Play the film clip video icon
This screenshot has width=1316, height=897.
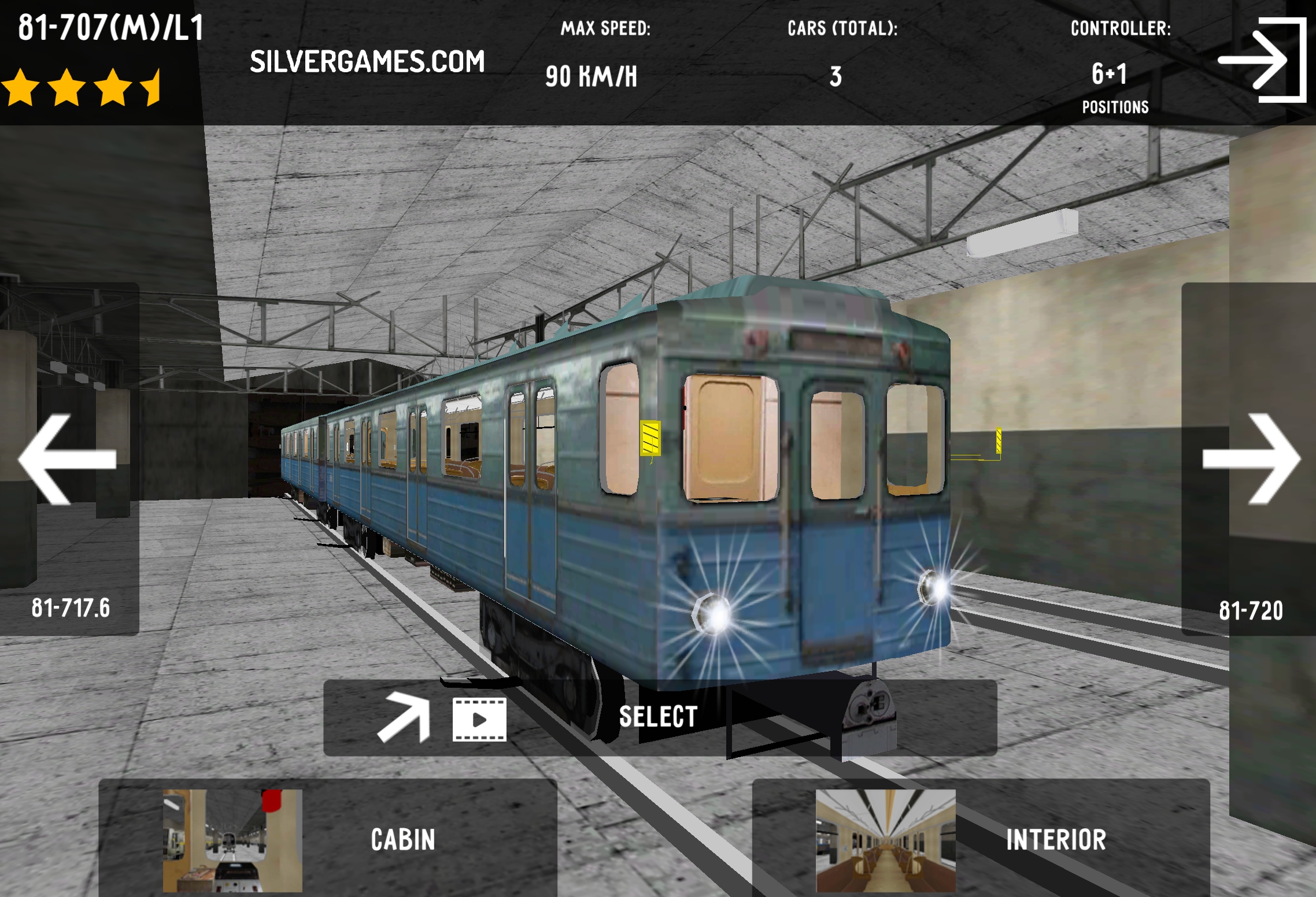[479, 719]
